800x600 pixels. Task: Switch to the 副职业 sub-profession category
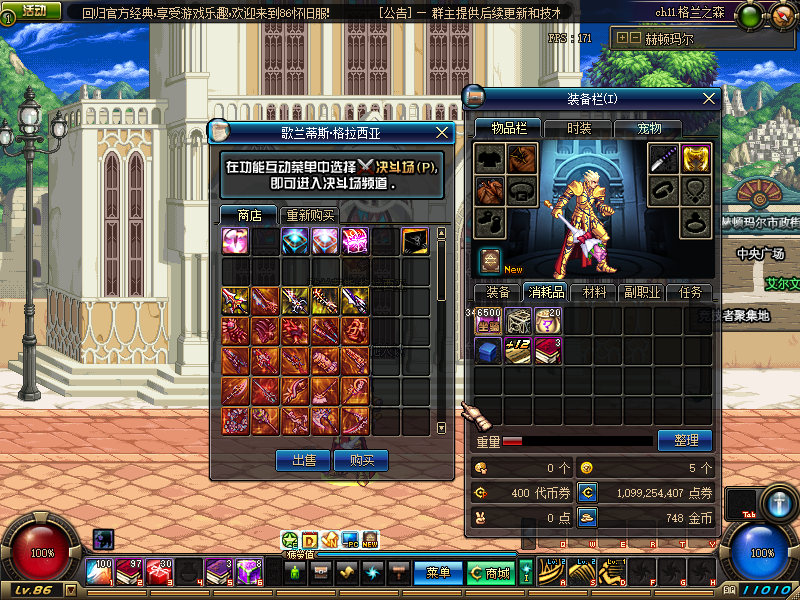click(x=642, y=293)
